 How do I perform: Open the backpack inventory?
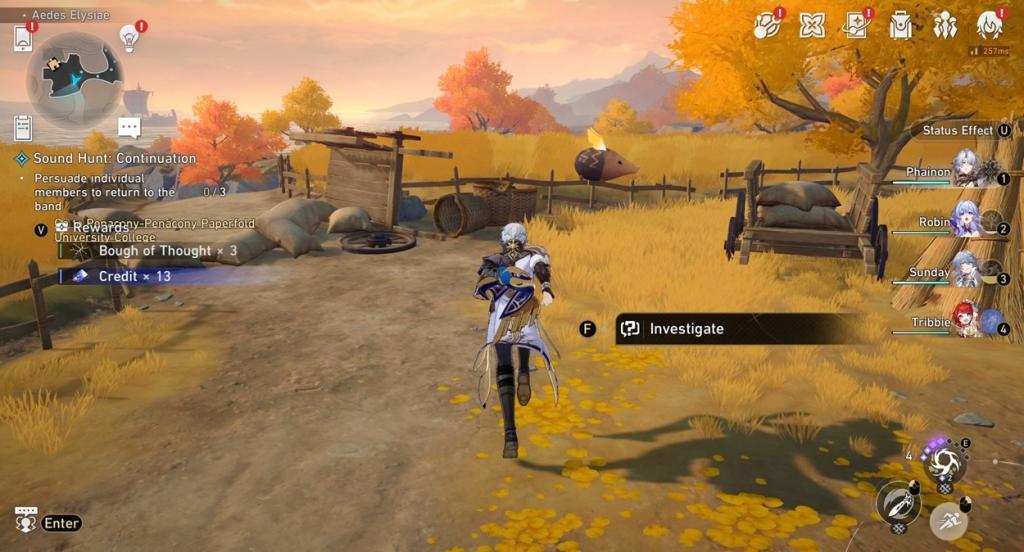point(901,26)
